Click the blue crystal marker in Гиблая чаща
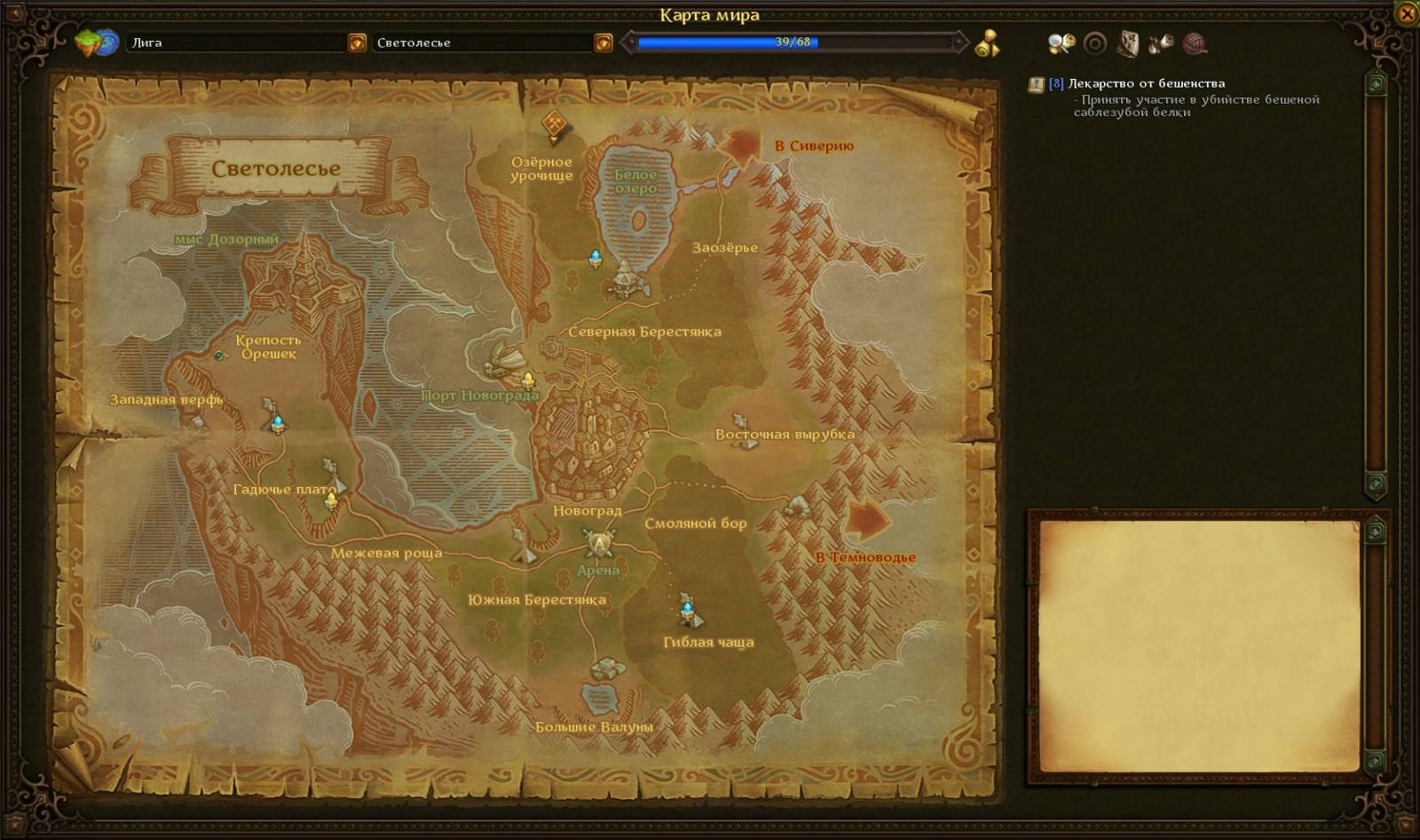This screenshot has height=840, width=1420. (688, 608)
